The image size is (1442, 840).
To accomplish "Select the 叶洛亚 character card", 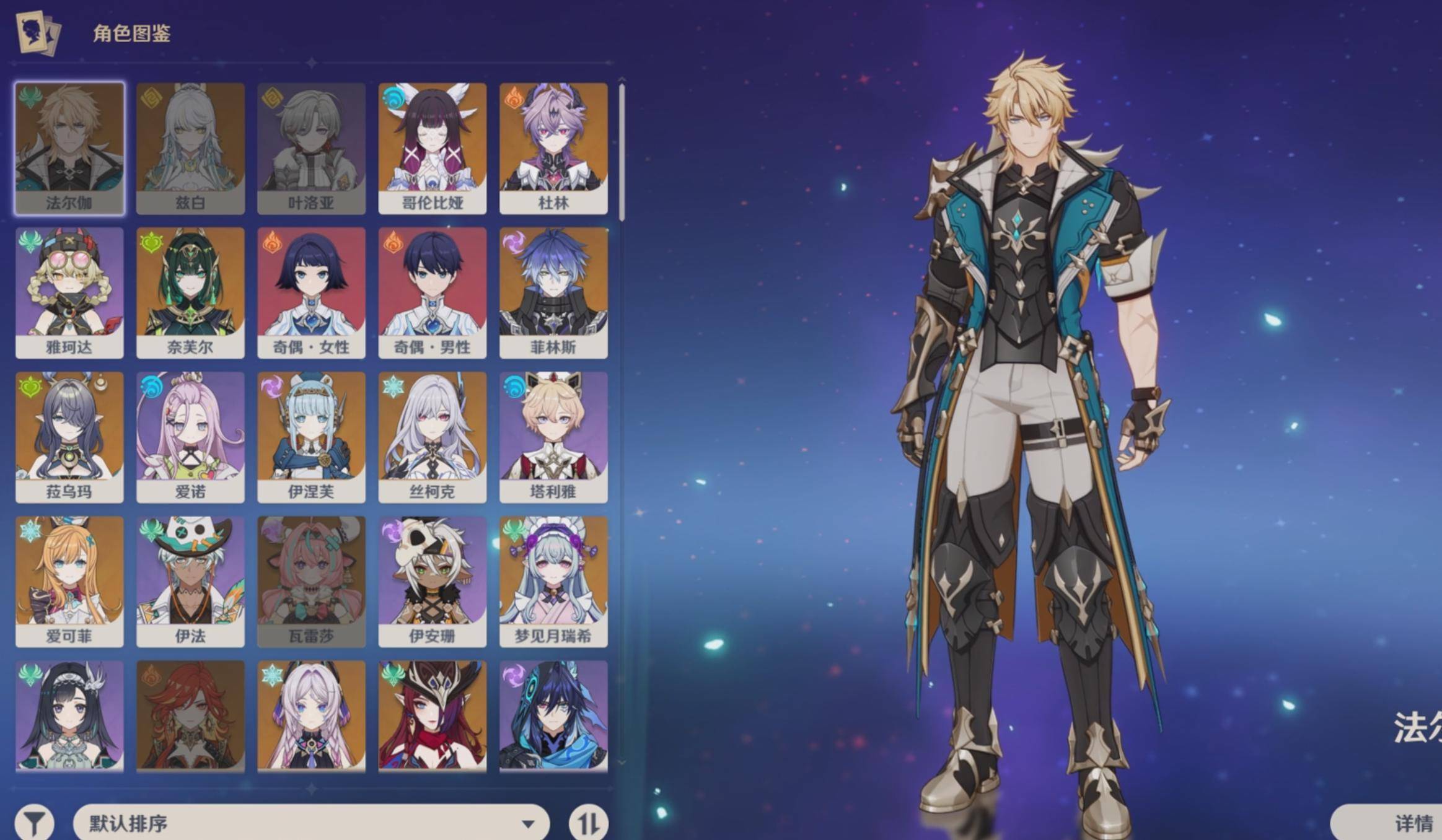I will coord(311,149).
